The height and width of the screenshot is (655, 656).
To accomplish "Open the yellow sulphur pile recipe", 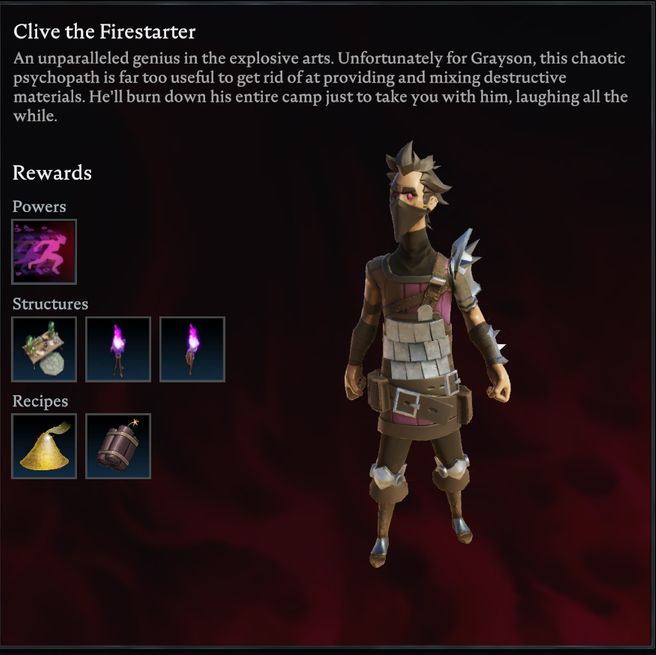I will pos(44,446).
